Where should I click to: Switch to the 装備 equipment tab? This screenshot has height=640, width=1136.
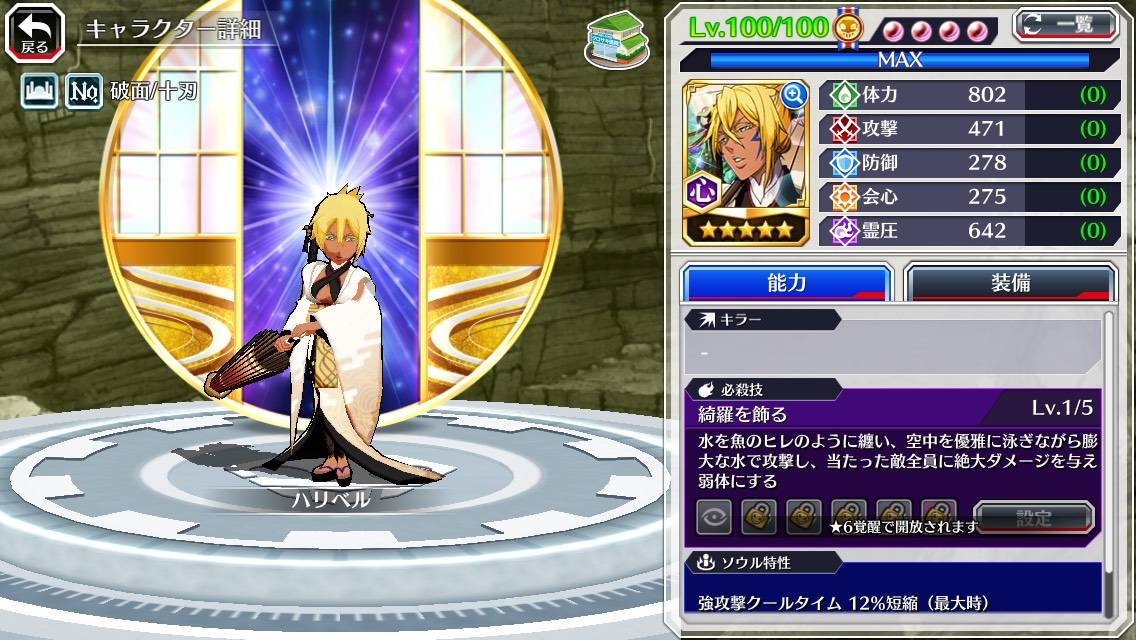click(1010, 283)
